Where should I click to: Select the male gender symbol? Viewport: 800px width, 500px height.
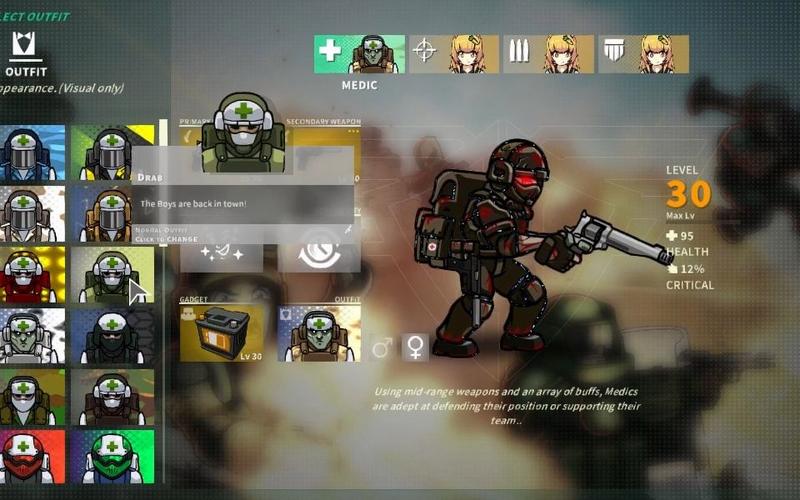pos(382,348)
